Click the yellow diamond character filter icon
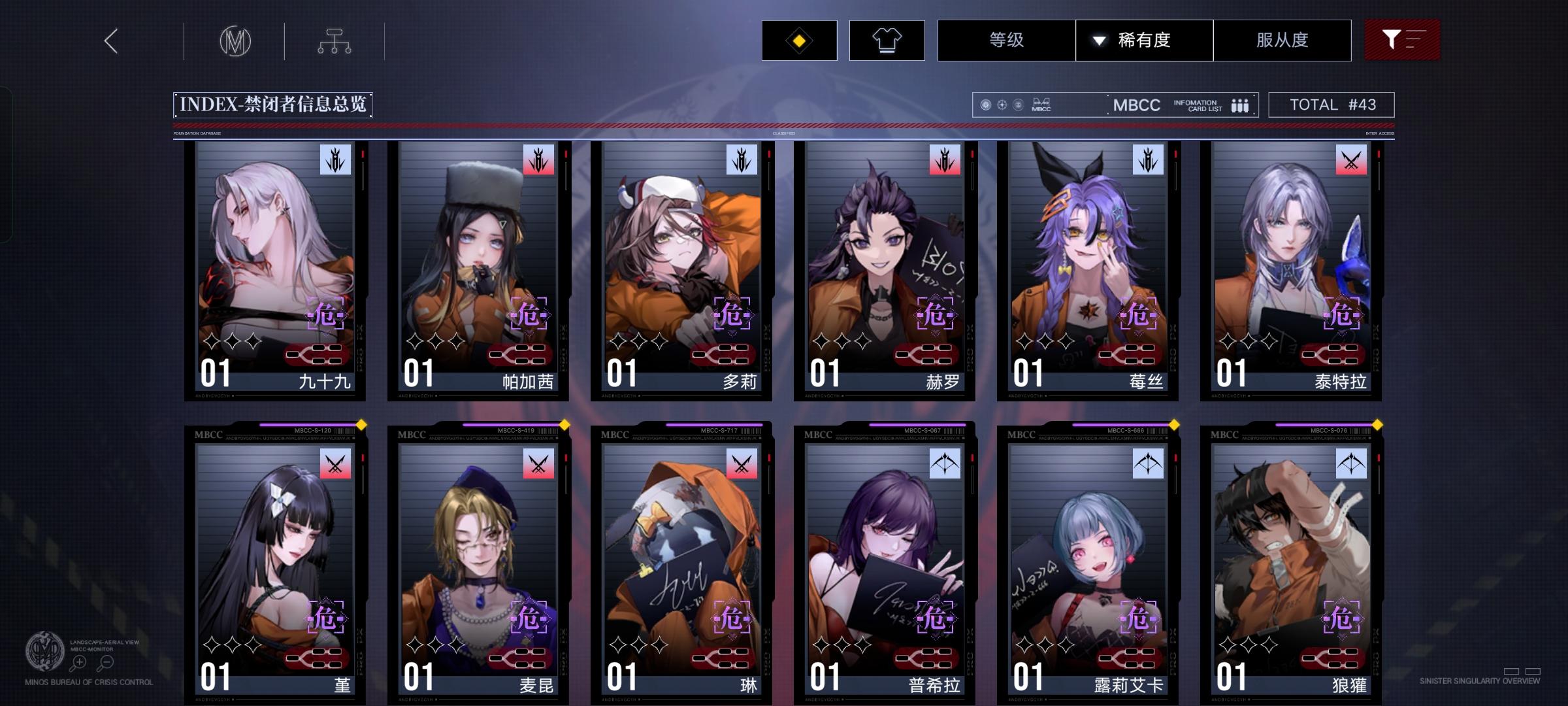 point(798,40)
